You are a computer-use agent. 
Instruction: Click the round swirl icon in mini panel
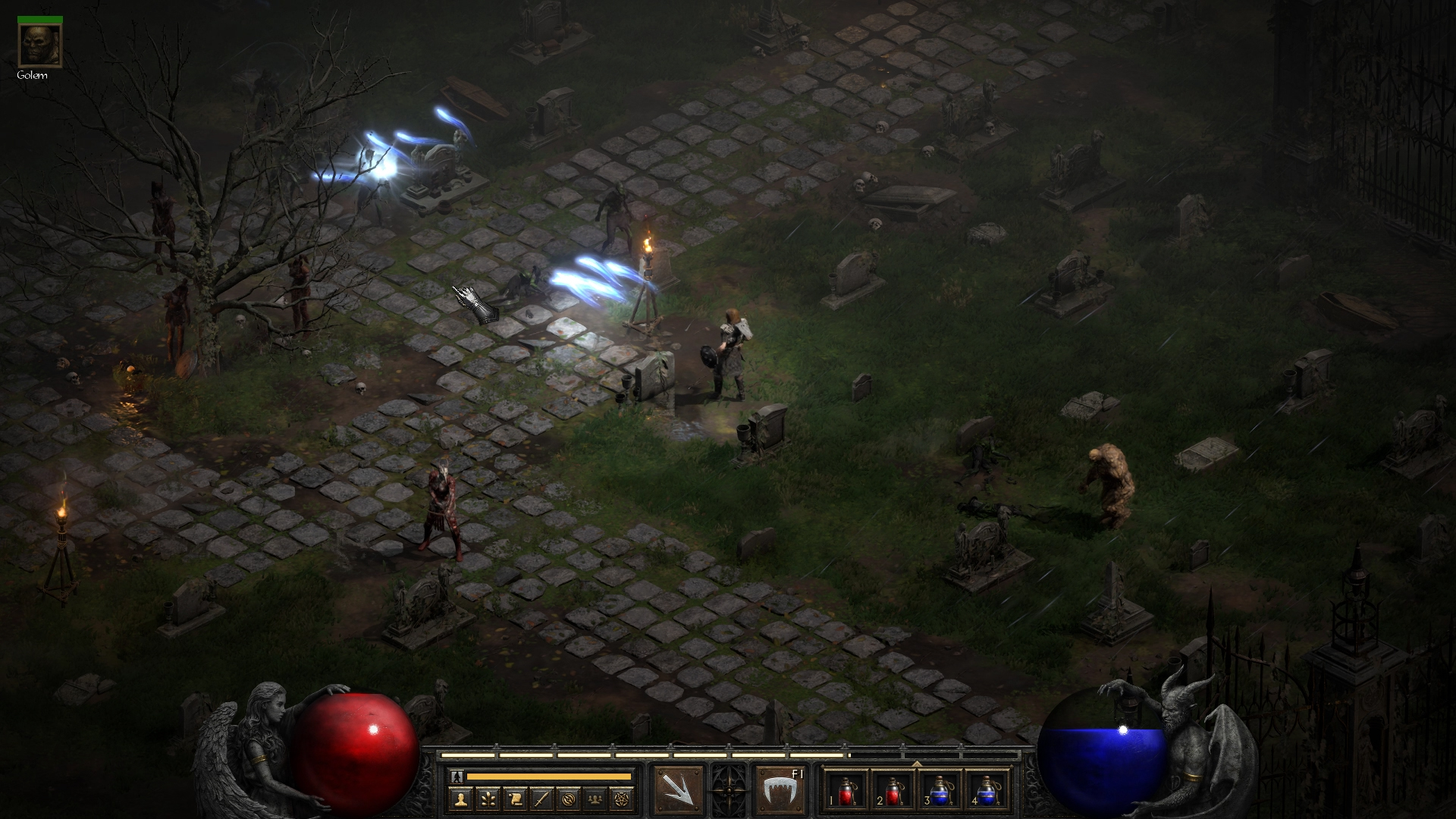[570, 798]
